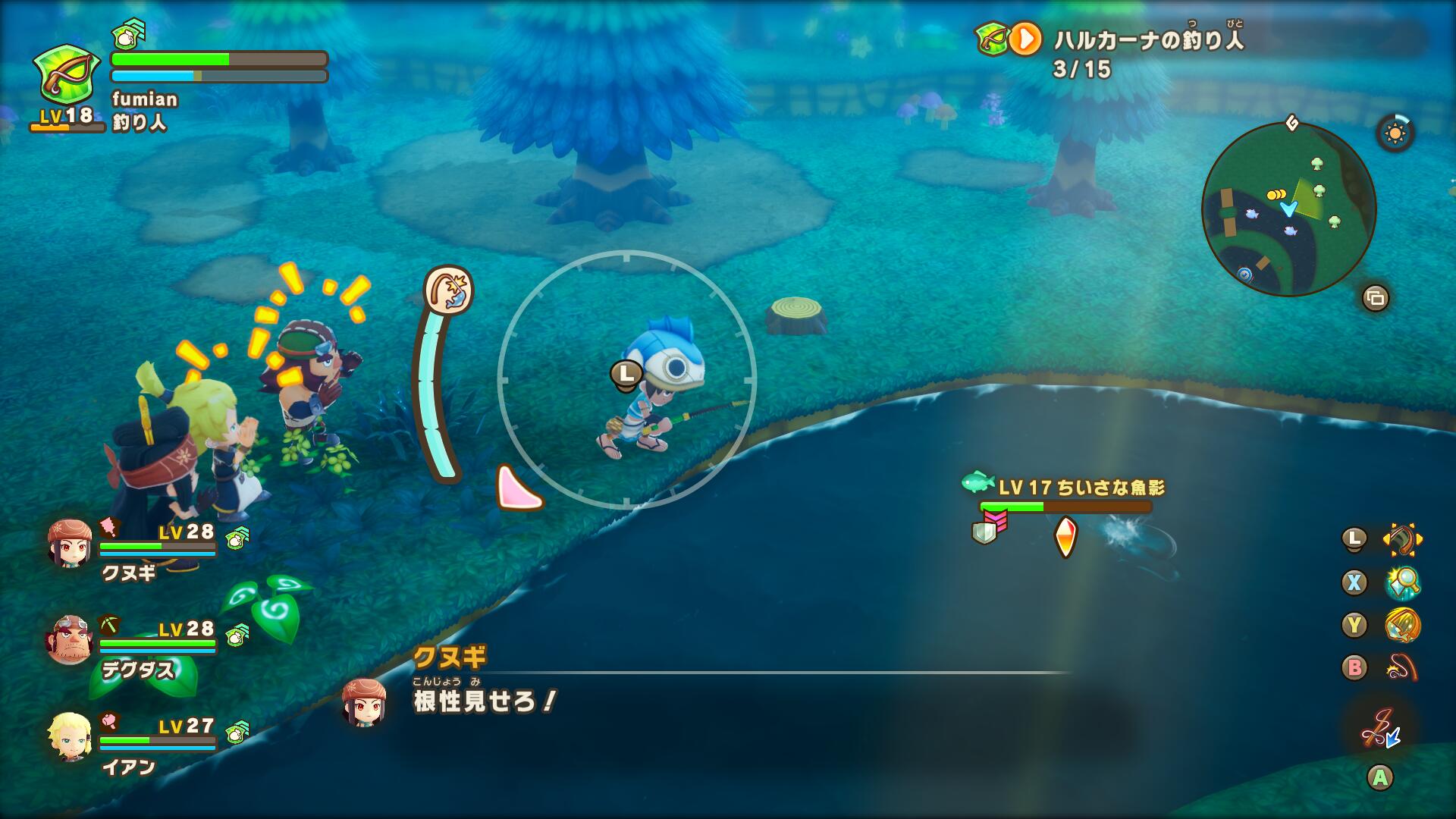Expand the map with the overlapping-squares button
Viewport: 1456px width, 819px height.
coord(1375,298)
